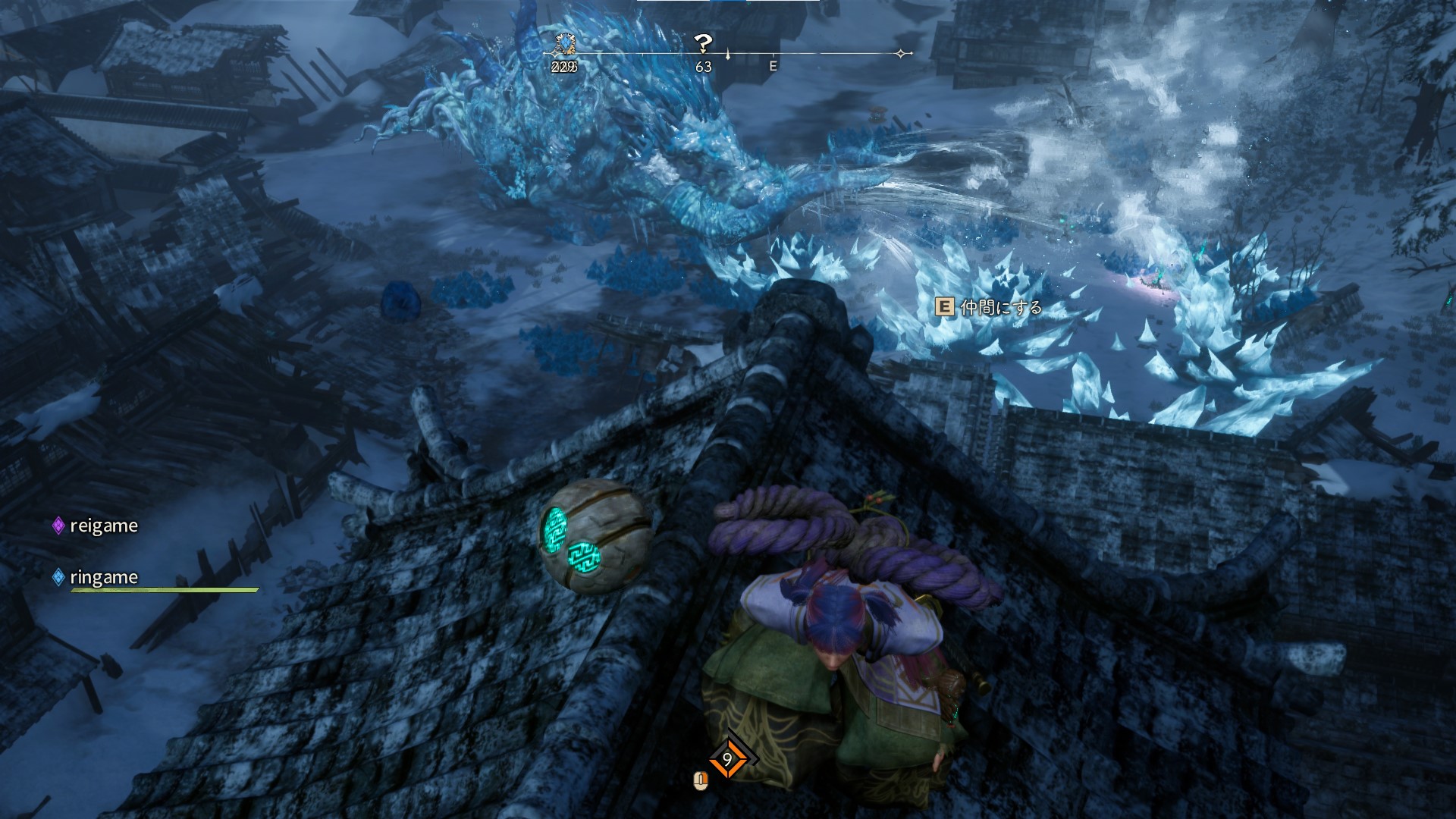The height and width of the screenshot is (819, 1456).
Task: Use the orange diamond item slot showing 9
Action: pyautogui.click(x=727, y=759)
